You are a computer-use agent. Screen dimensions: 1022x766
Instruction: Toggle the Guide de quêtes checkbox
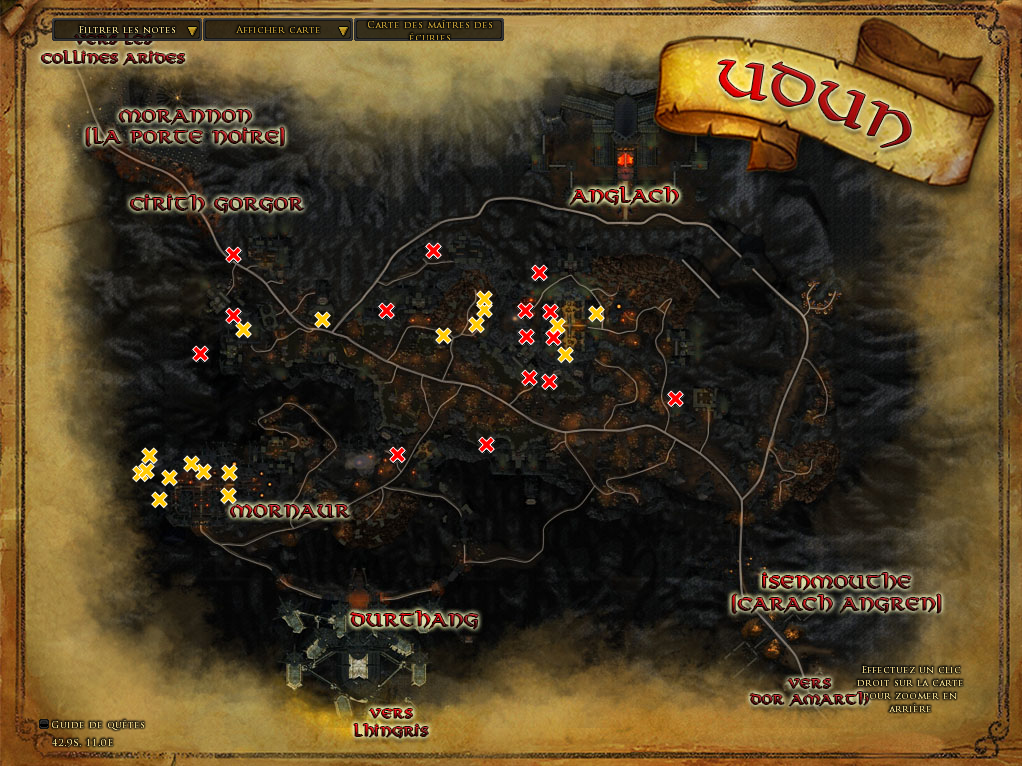pyautogui.click(x=44, y=724)
